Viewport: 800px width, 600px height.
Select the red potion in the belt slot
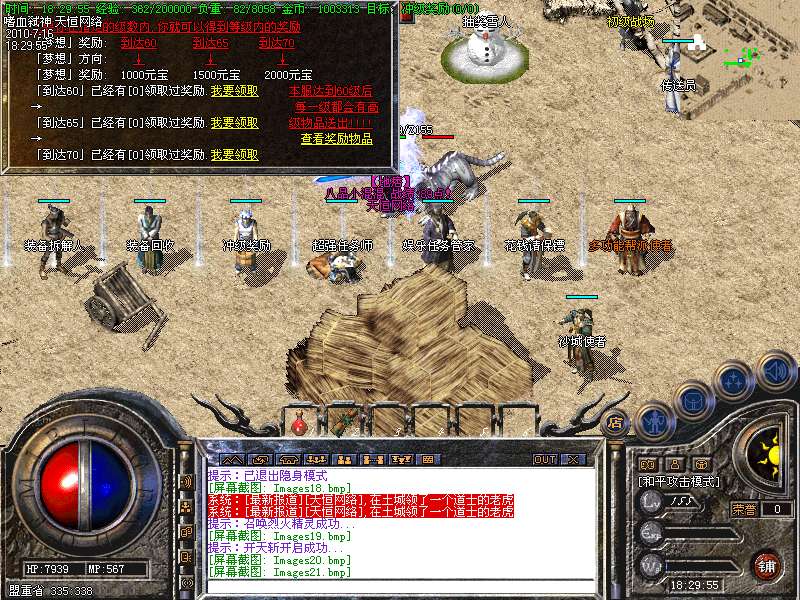pyautogui.click(x=298, y=423)
